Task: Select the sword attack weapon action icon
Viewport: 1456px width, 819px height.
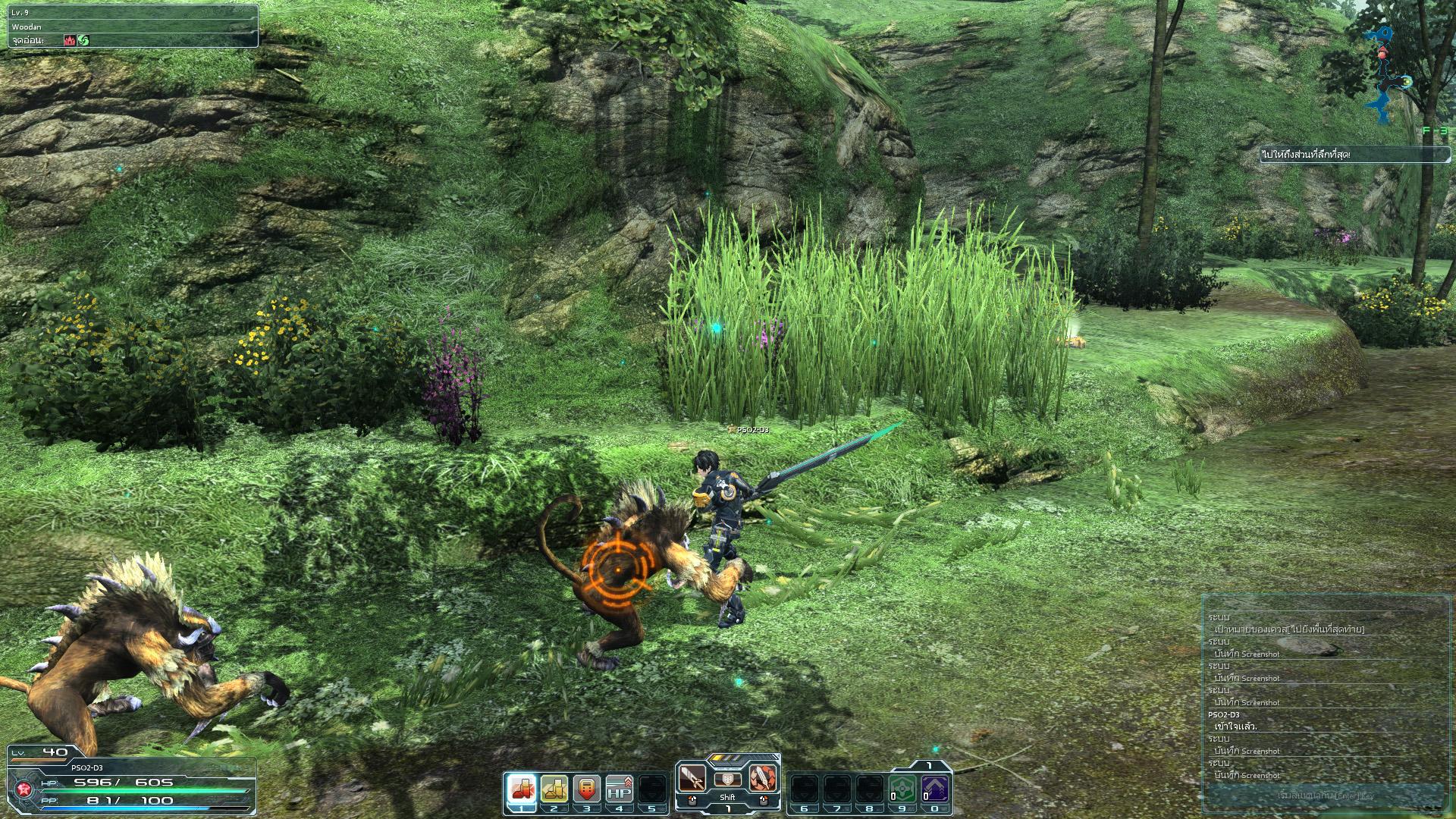Action: click(692, 777)
